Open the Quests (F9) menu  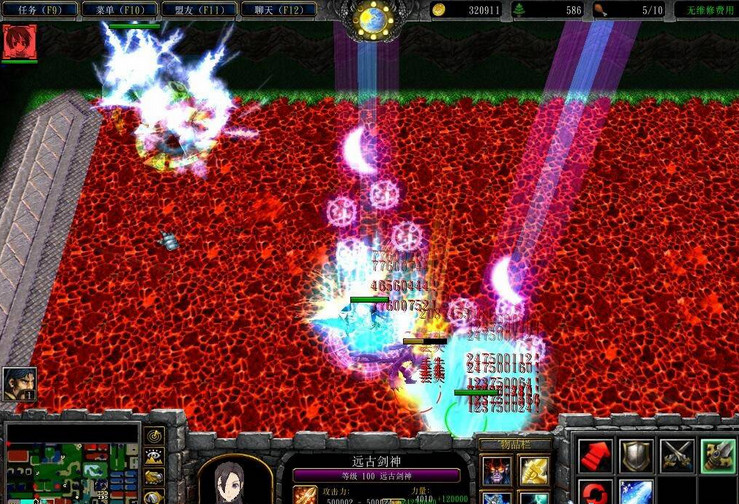coord(39,10)
